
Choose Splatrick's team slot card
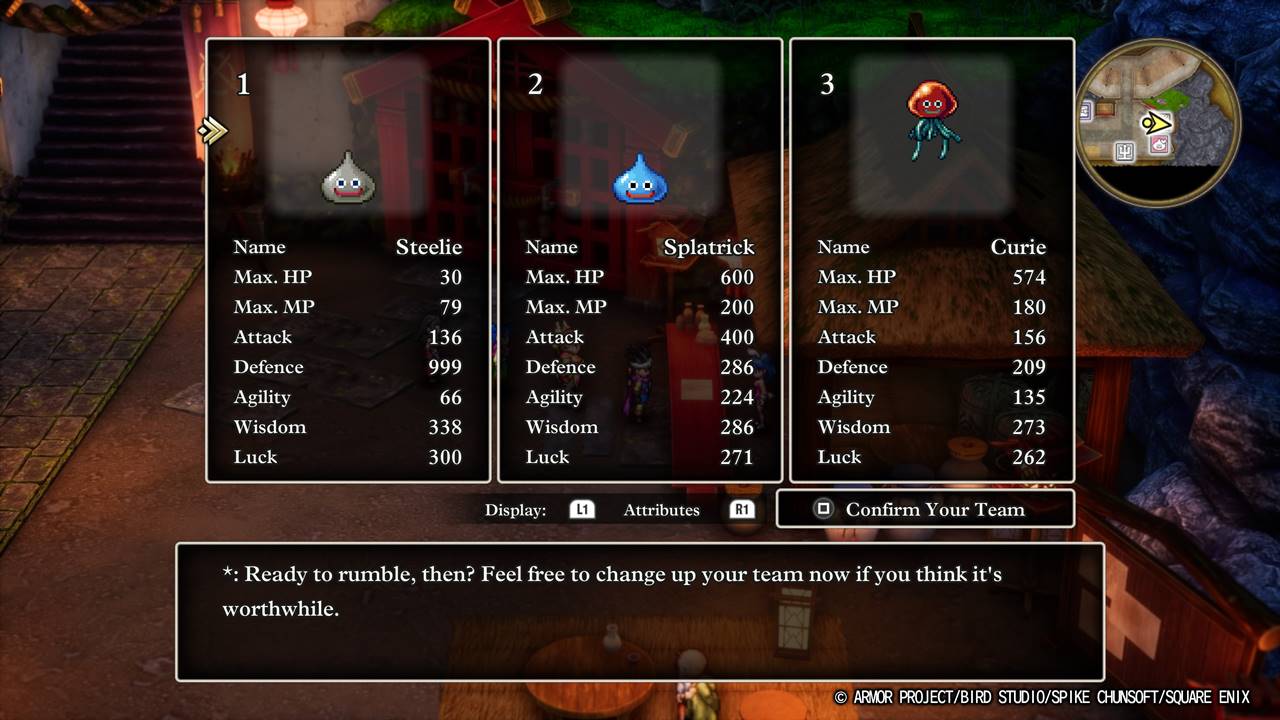640,260
